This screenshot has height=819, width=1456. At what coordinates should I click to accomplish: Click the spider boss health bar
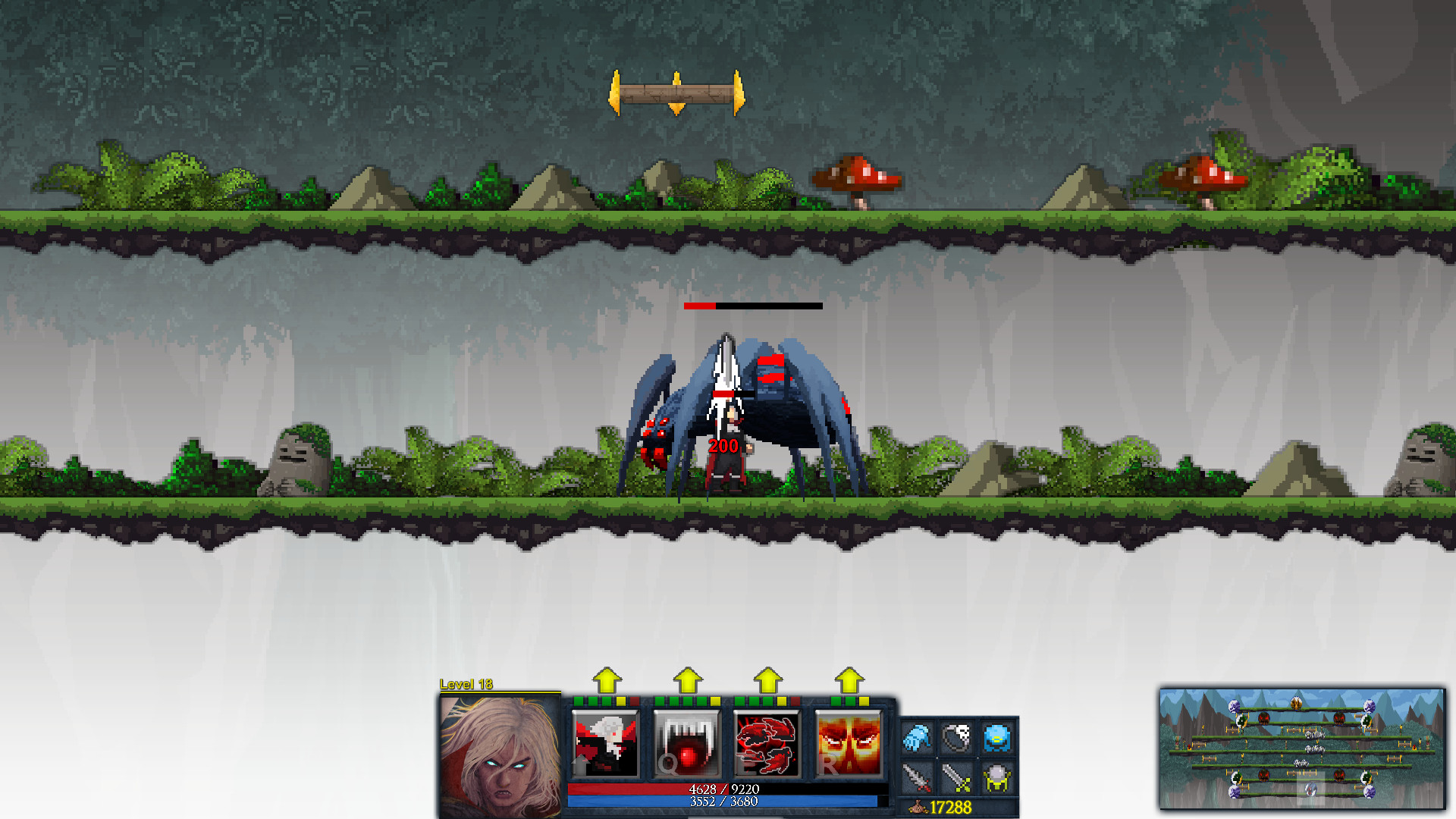tap(753, 306)
